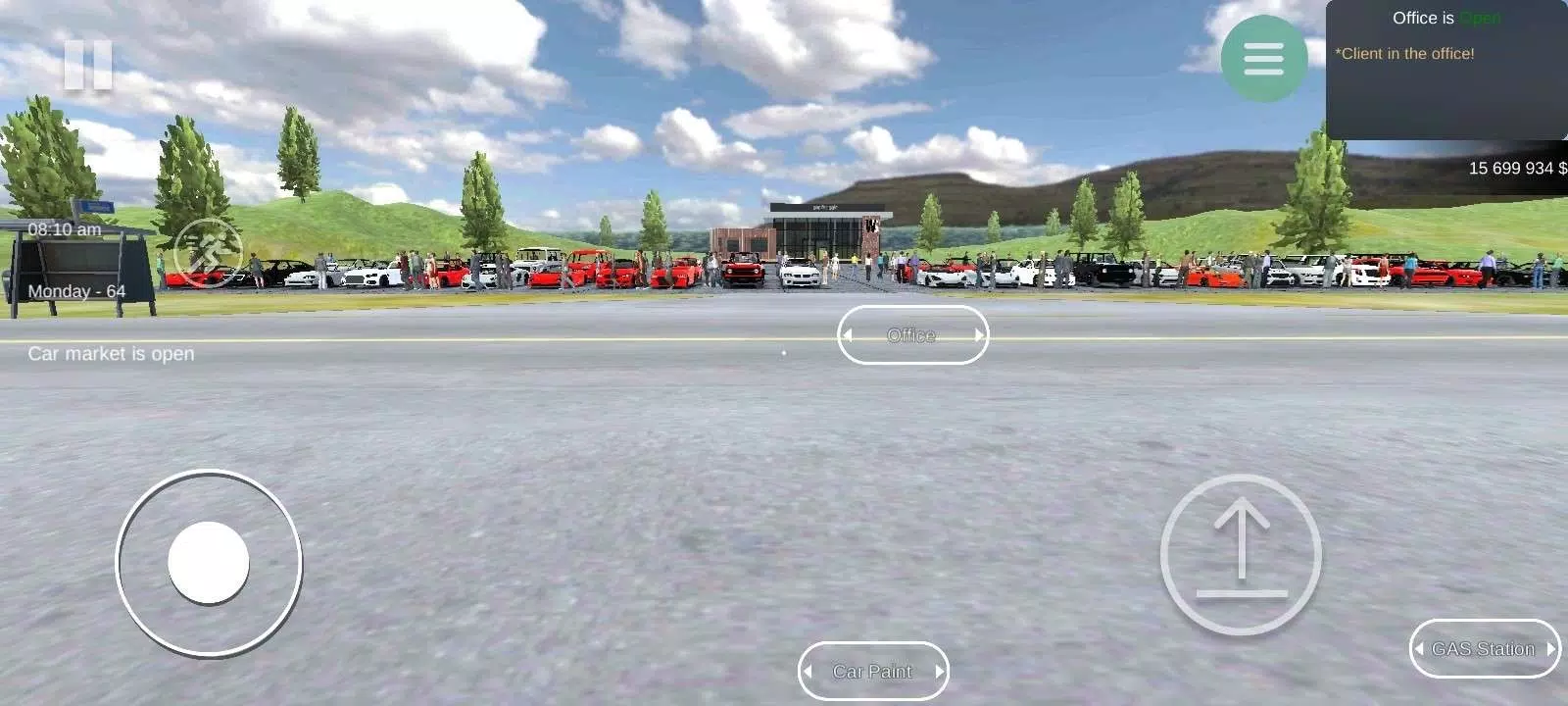
Task: Teleport using the Office button
Action: pyautogui.click(x=913, y=335)
